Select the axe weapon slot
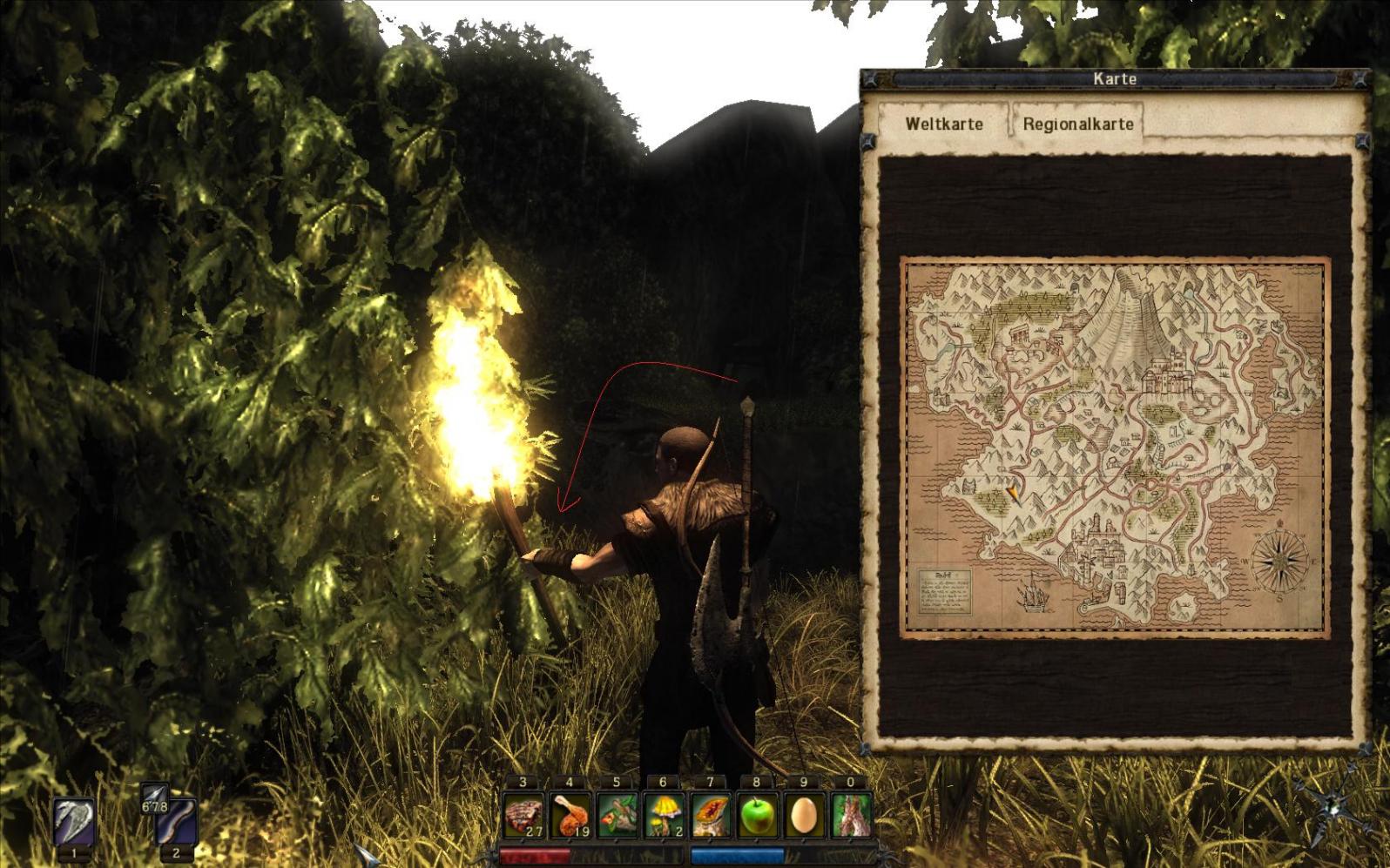This screenshot has height=868, width=1390. coord(74,820)
